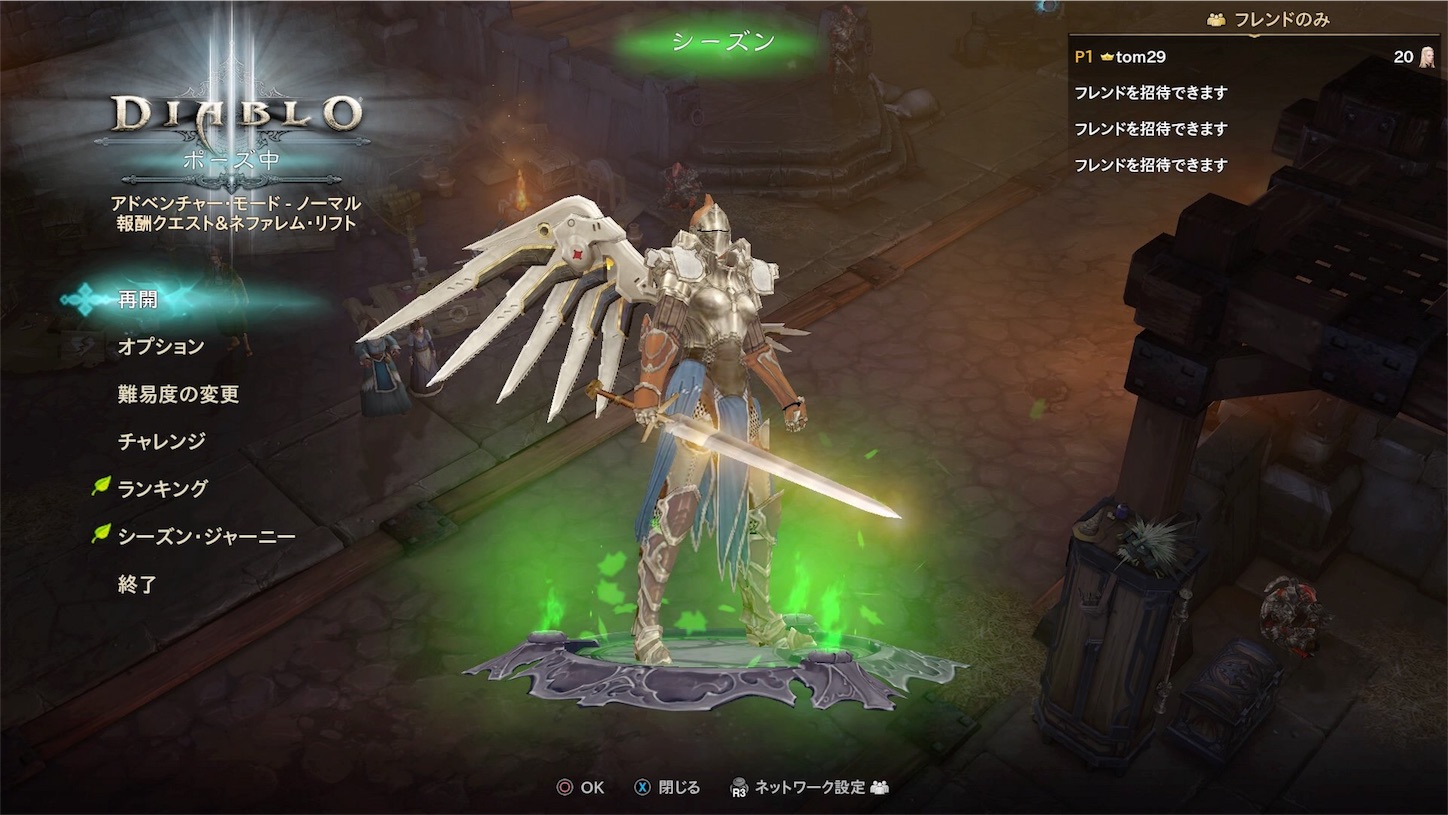Open the チャレンジ entry

pos(161,441)
